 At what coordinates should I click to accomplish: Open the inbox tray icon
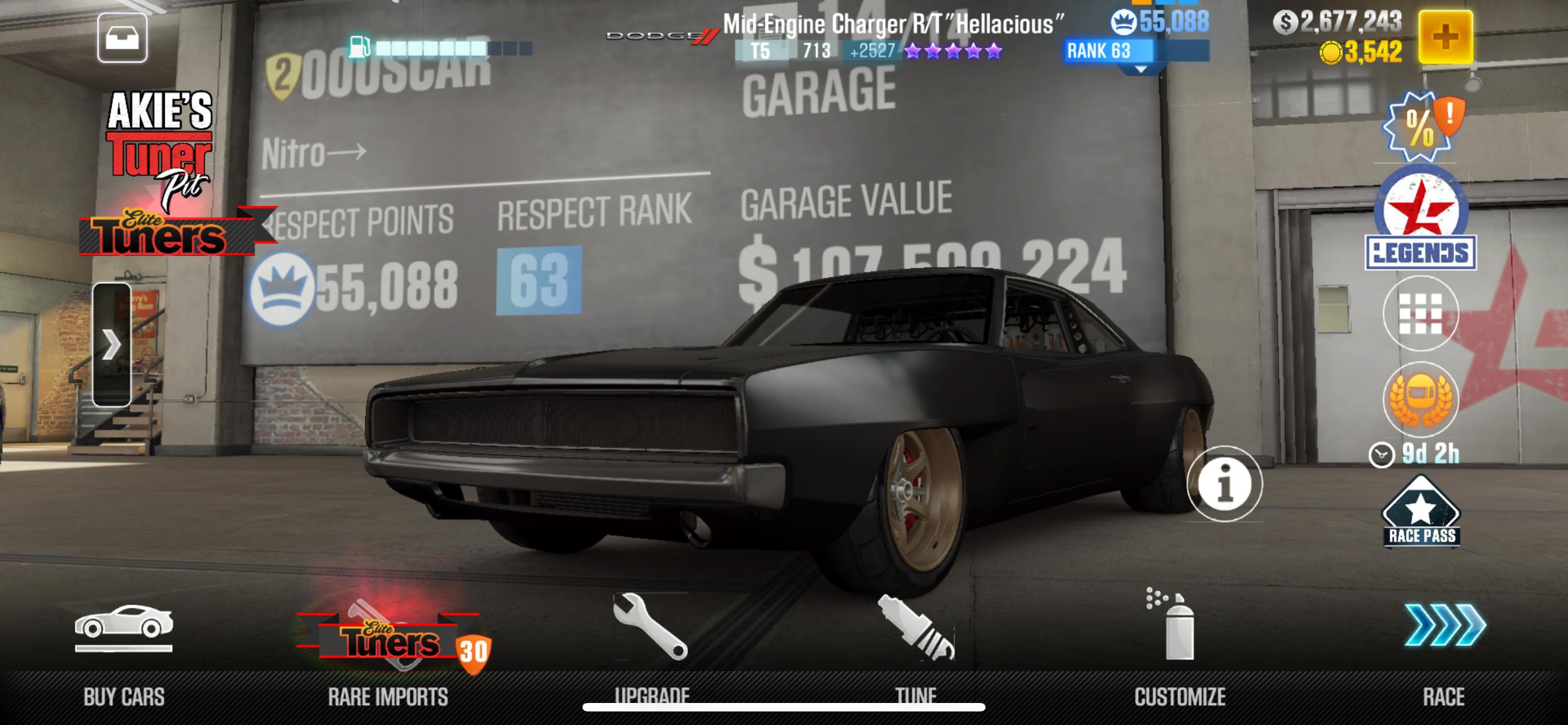122,38
